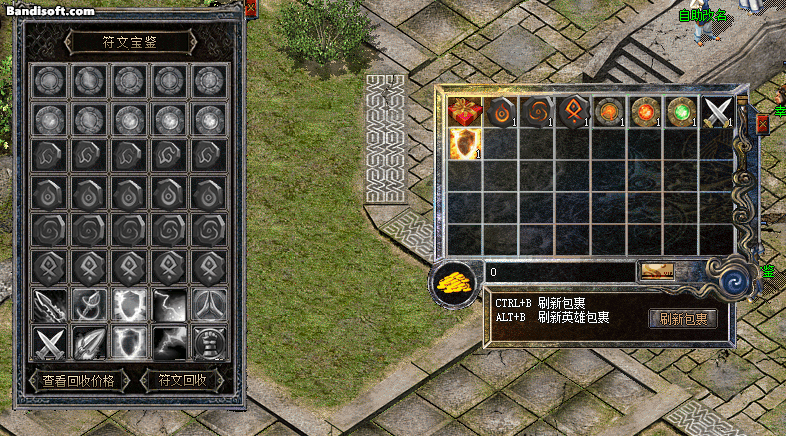Select the grey crossed swords rune slot
This screenshot has width=786, height=436.
click(48, 343)
